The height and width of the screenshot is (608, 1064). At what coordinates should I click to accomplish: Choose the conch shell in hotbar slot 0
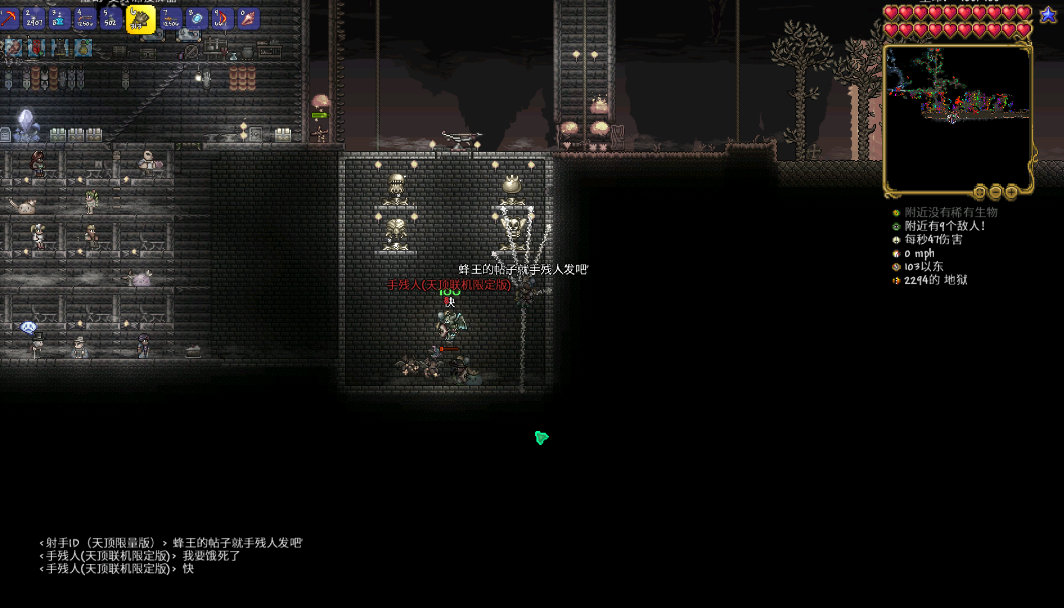coord(248,18)
